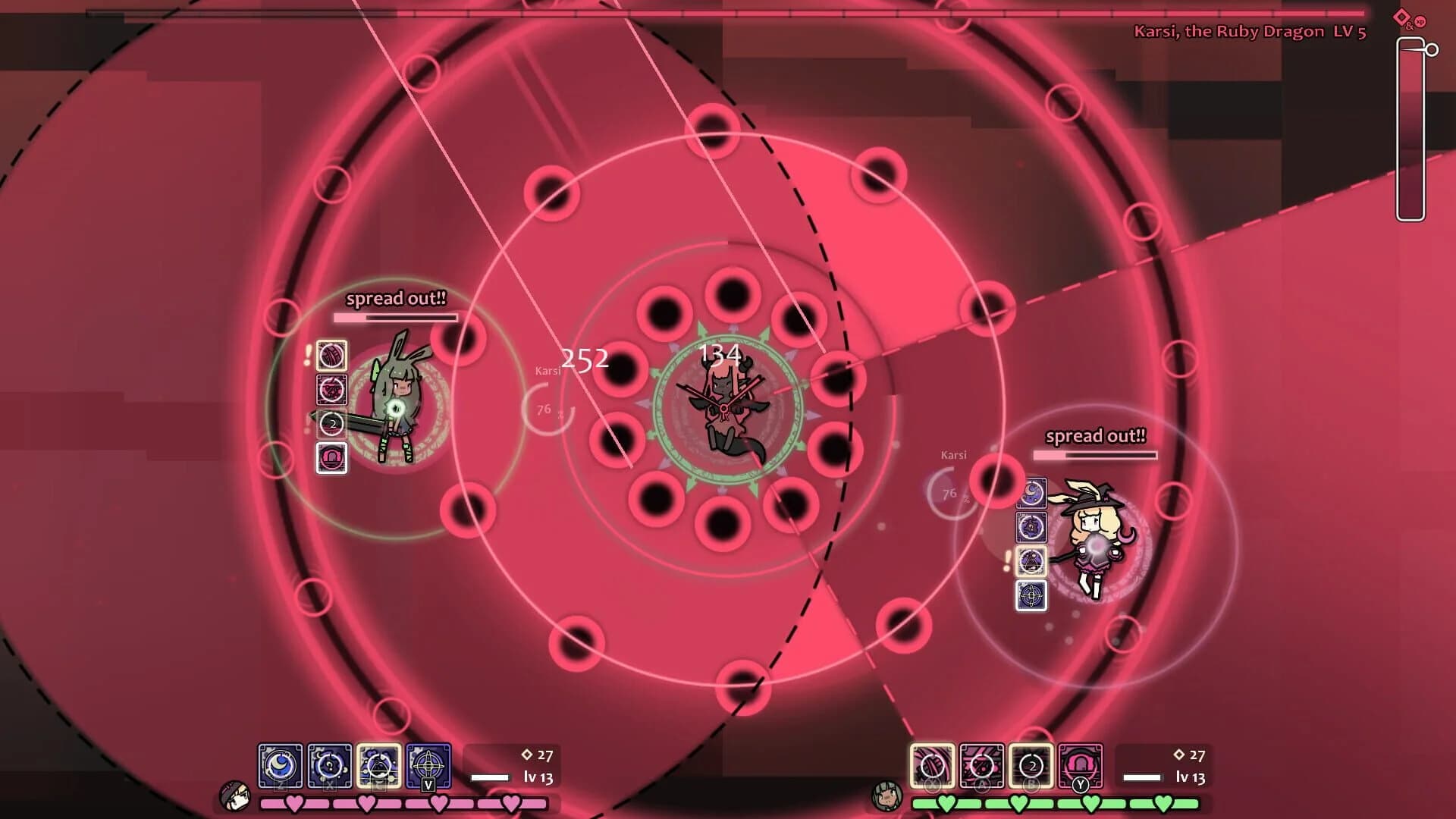Click the ability icon bound to A
Image resolution: width=1456 pixels, height=819 pixels.
[x=982, y=766]
